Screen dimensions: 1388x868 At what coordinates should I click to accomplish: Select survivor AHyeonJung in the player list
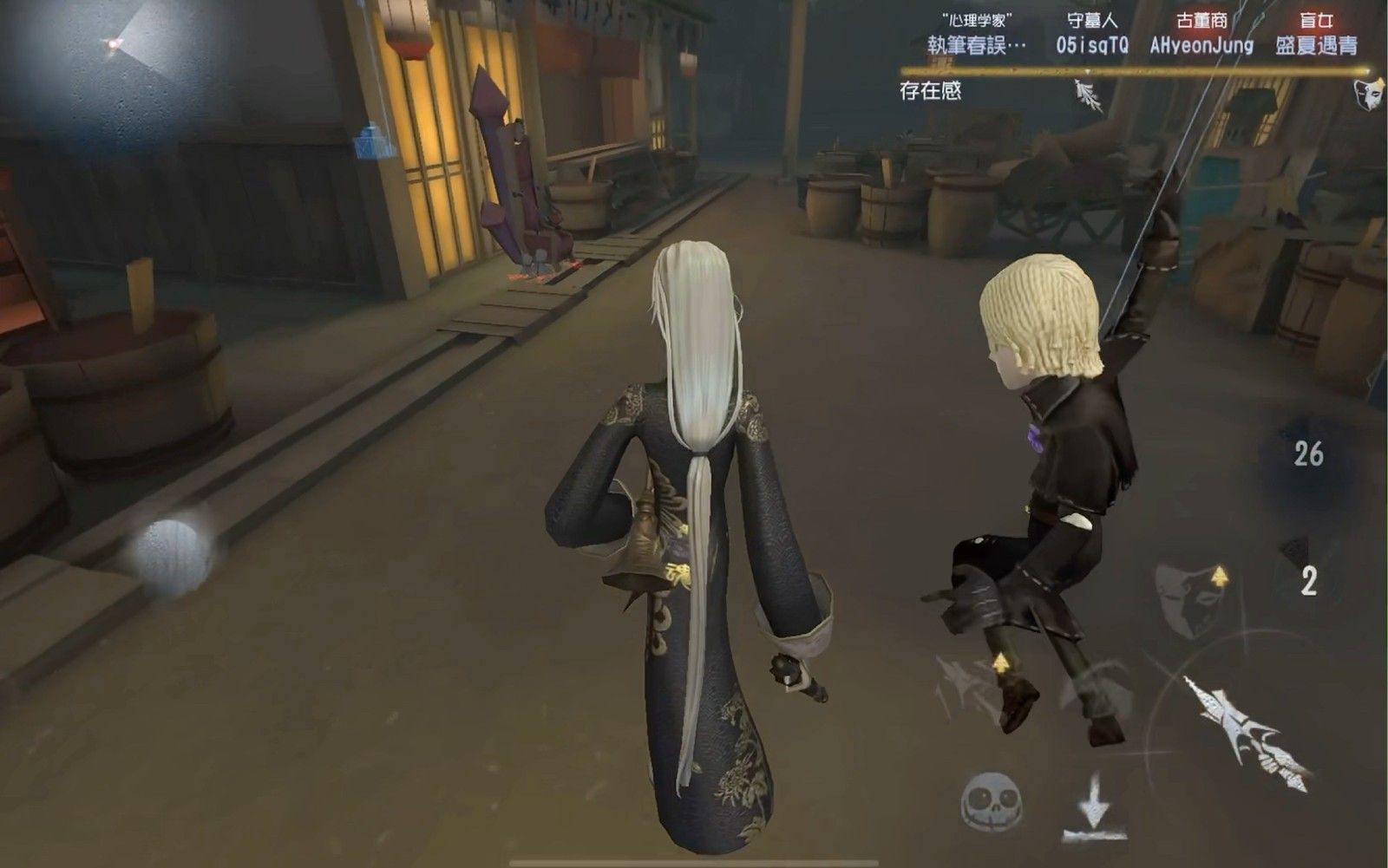pyautogui.click(x=1204, y=46)
